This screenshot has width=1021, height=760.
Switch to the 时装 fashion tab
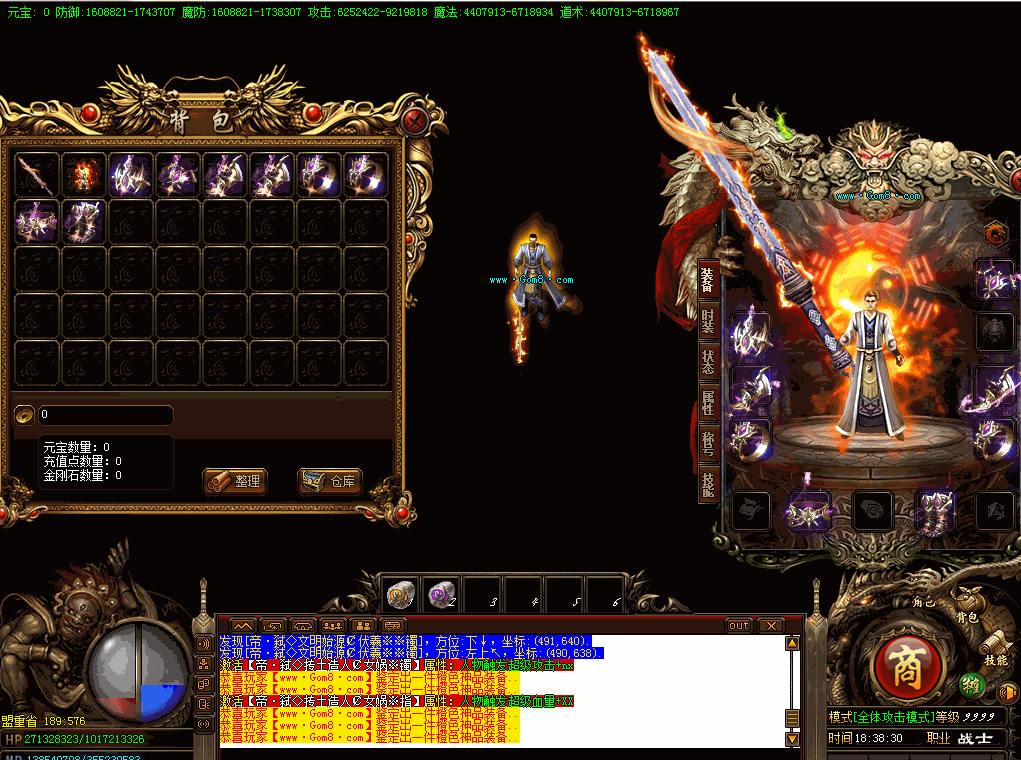tap(707, 321)
